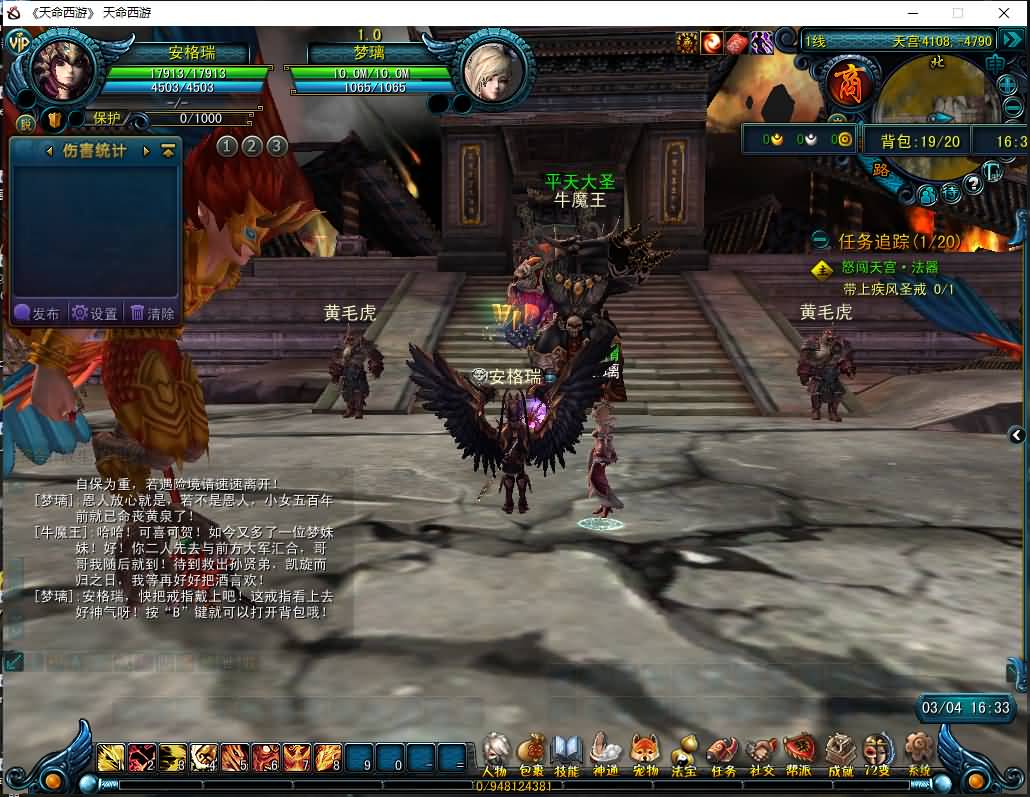The height and width of the screenshot is (797, 1030).
Task: Clear damage statistics with 清除
Action: pyautogui.click(x=153, y=313)
